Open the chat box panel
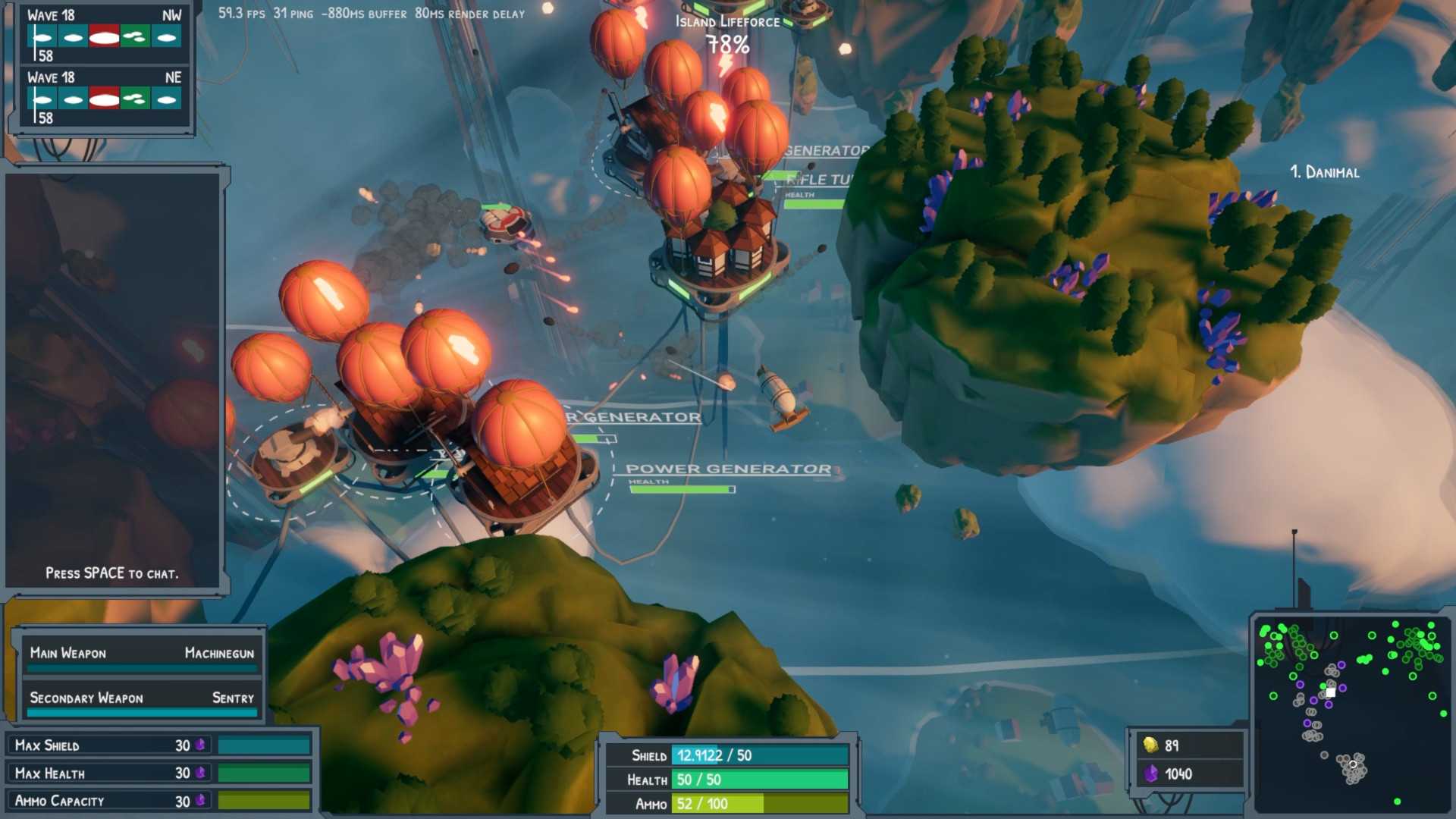 (112, 379)
